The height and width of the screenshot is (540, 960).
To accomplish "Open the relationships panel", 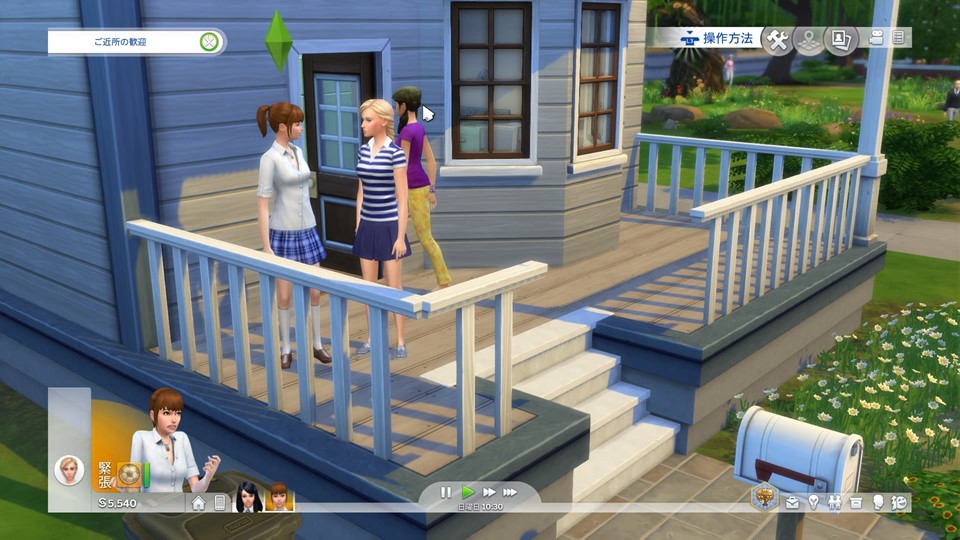I will (834, 503).
